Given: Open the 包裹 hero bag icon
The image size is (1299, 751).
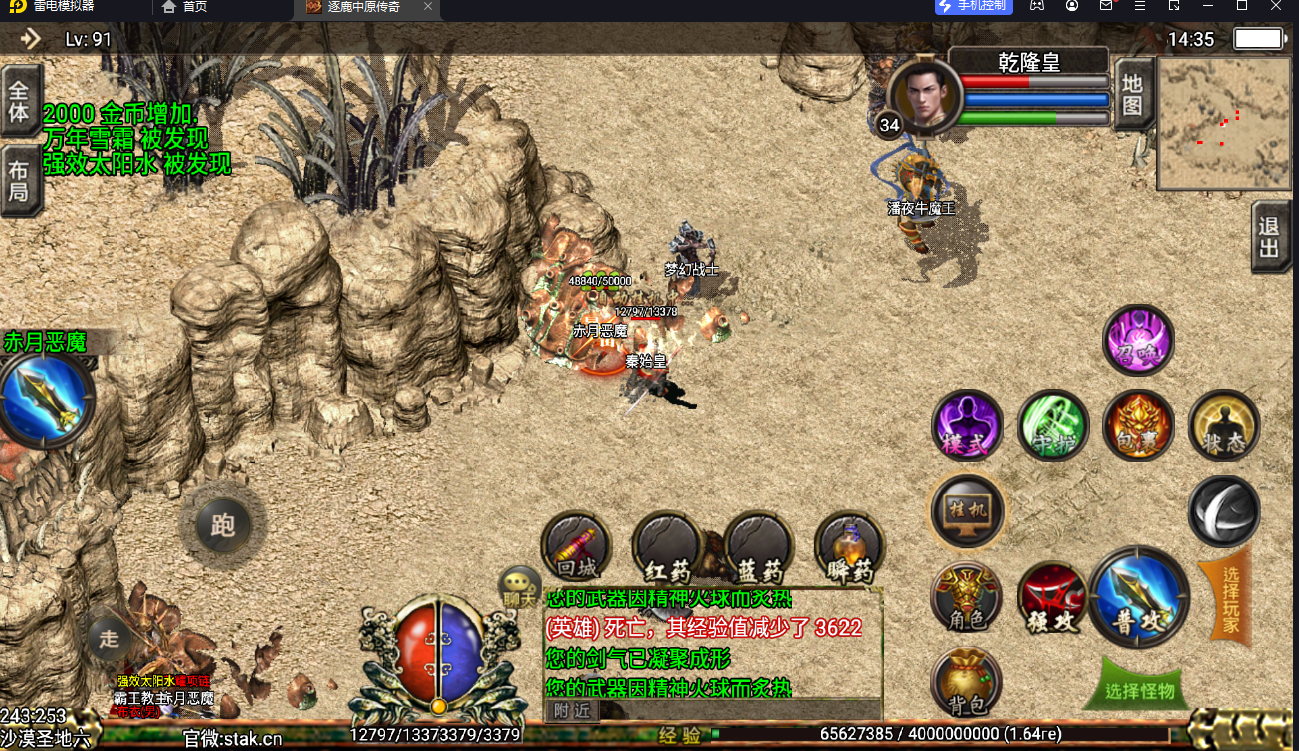Looking at the screenshot, I should tap(1138, 426).
